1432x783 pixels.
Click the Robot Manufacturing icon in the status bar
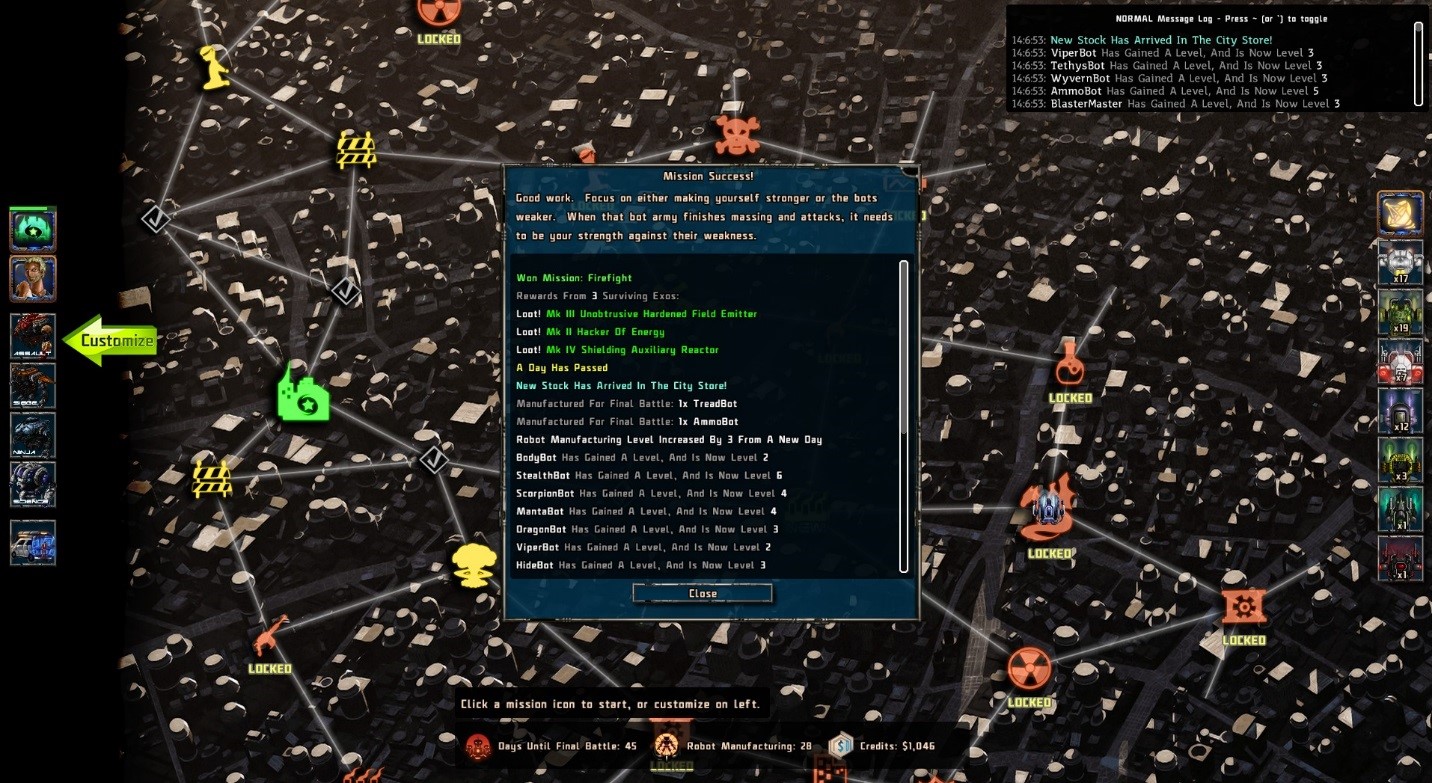665,744
